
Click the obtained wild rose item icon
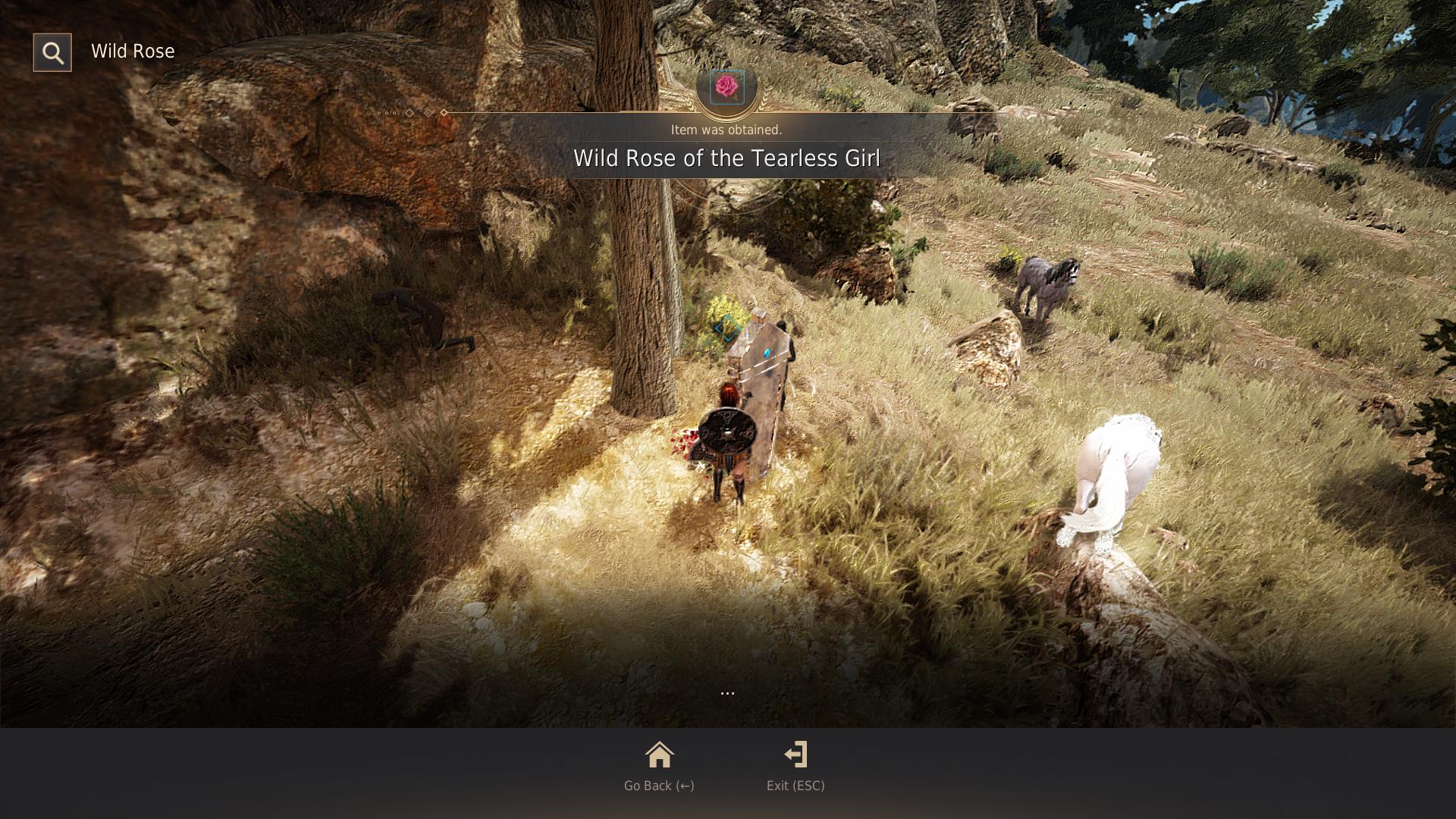pos(726,87)
